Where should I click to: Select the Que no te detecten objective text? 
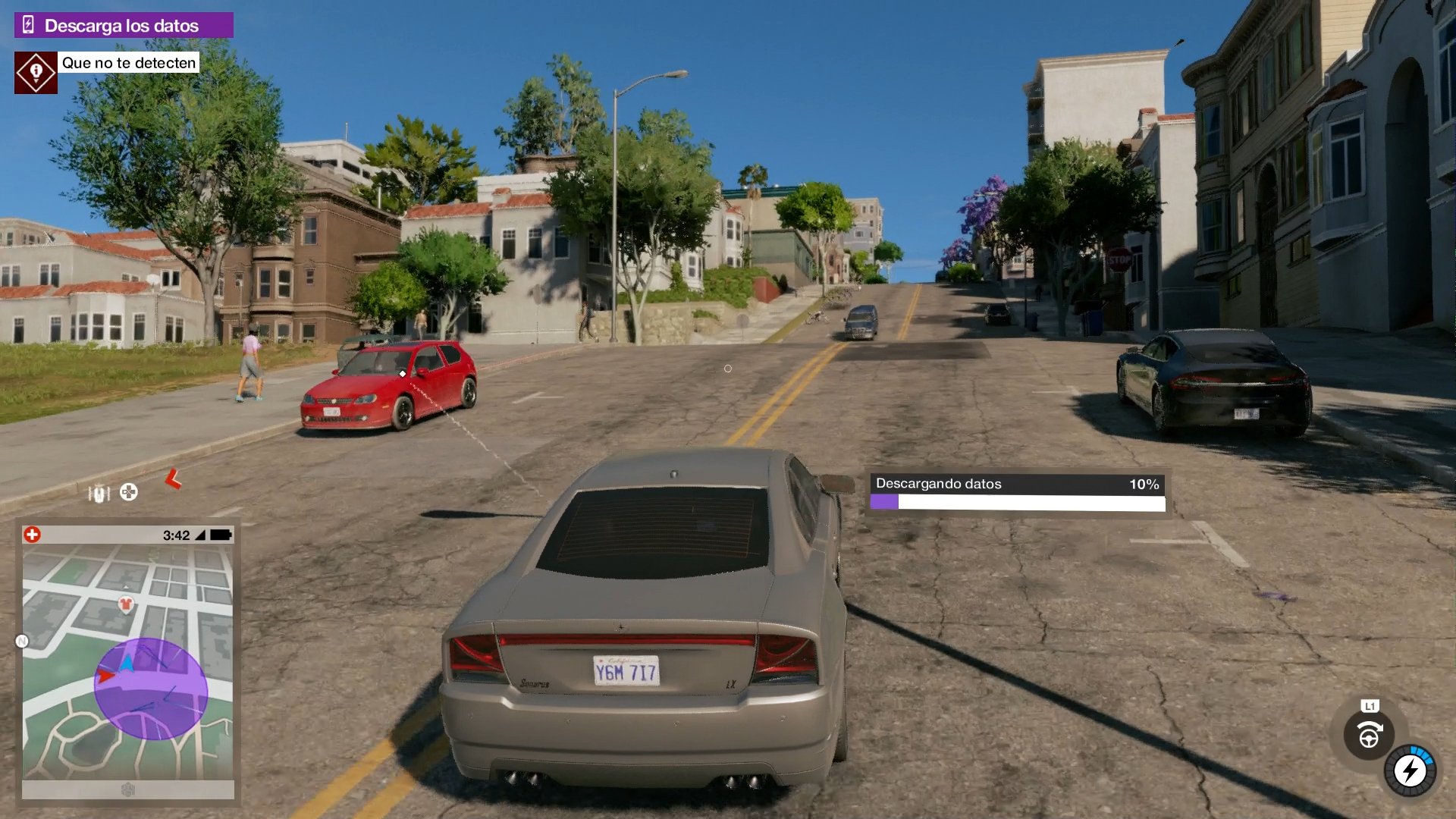point(129,63)
